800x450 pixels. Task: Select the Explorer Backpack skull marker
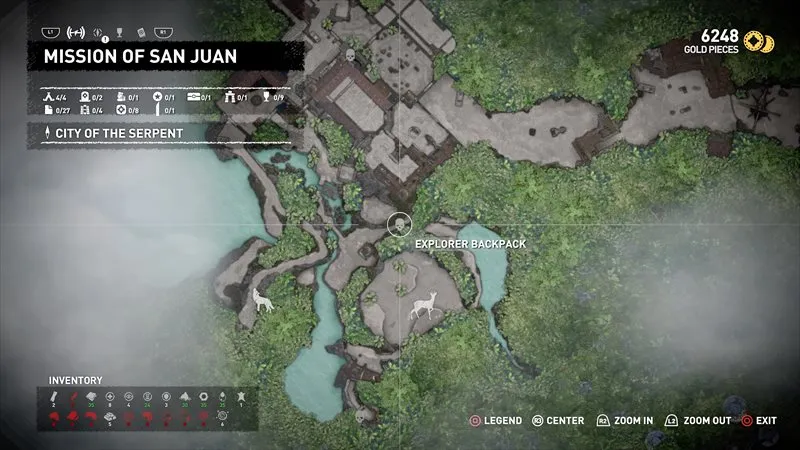pos(399,223)
